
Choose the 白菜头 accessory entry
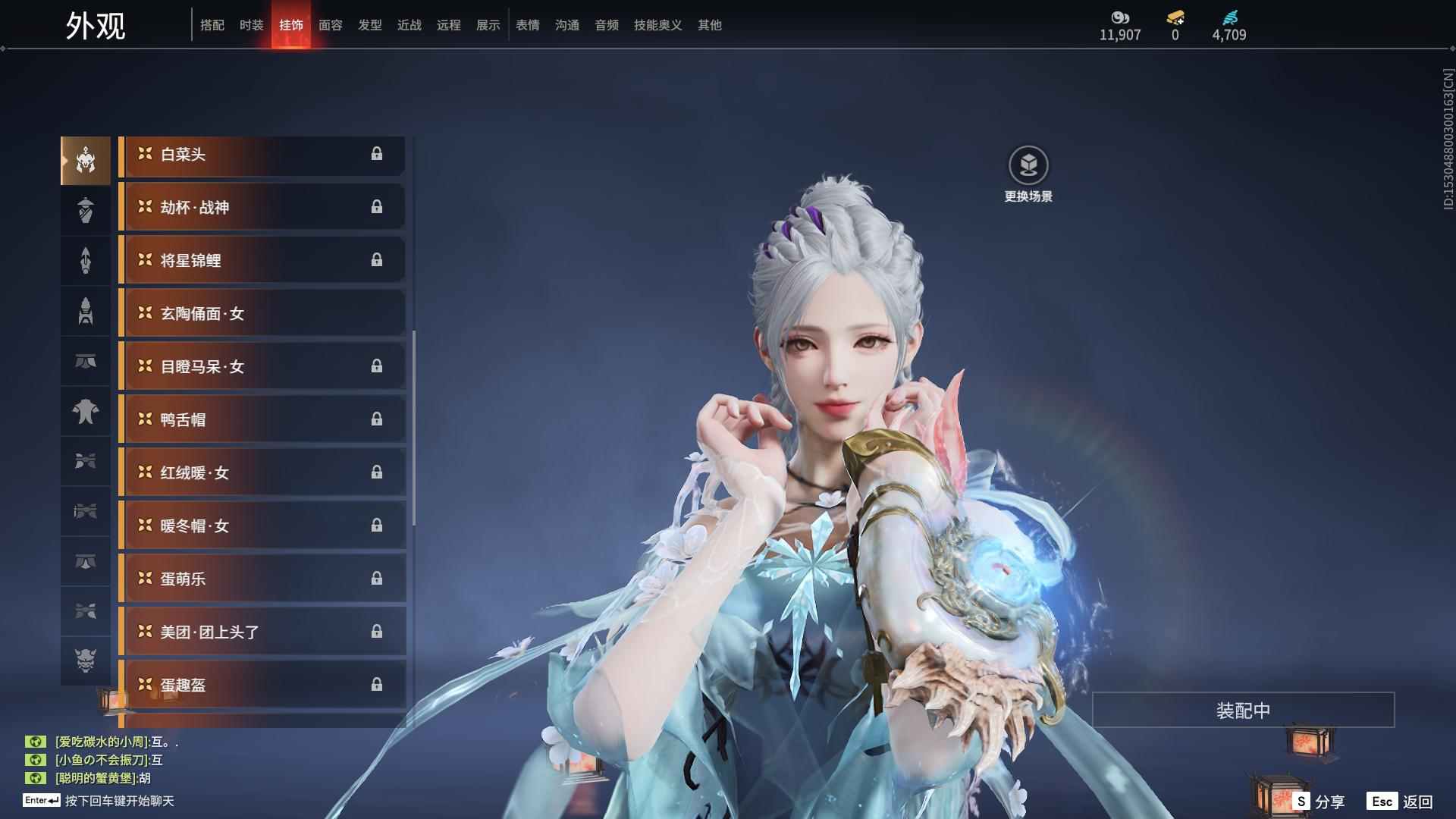pos(262,155)
